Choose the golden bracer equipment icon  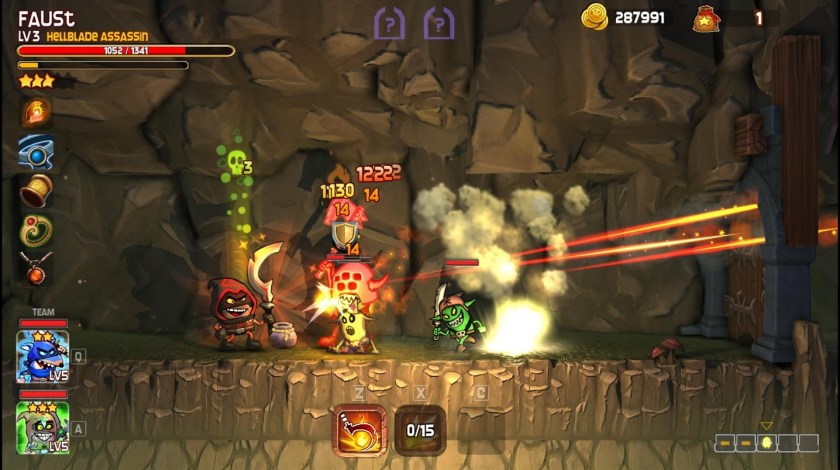tap(37, 190)
